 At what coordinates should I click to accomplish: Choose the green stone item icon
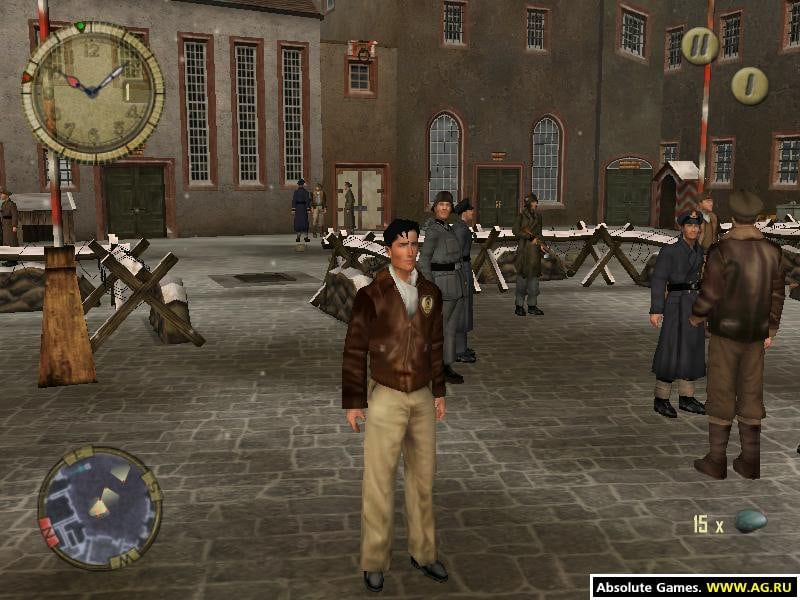point(751,521)
